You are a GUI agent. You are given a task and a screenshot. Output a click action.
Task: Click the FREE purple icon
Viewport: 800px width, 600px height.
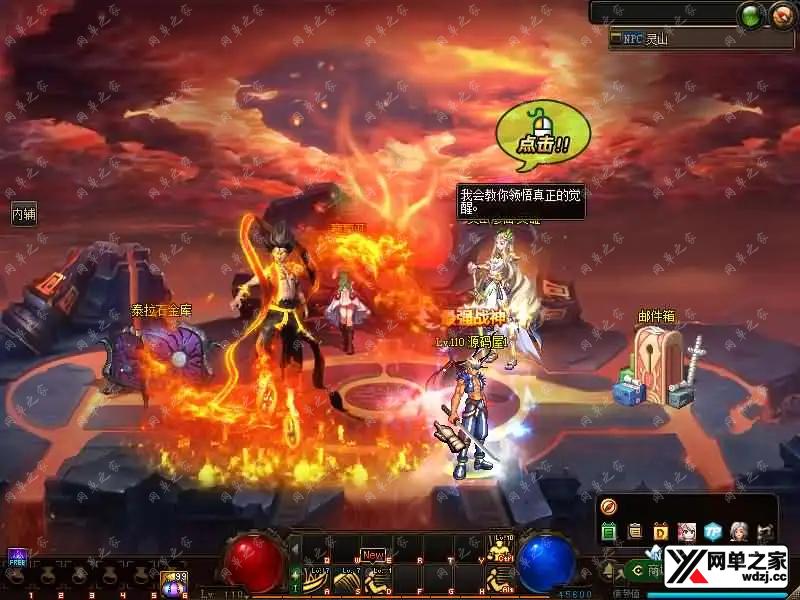[x=16, y=556]
